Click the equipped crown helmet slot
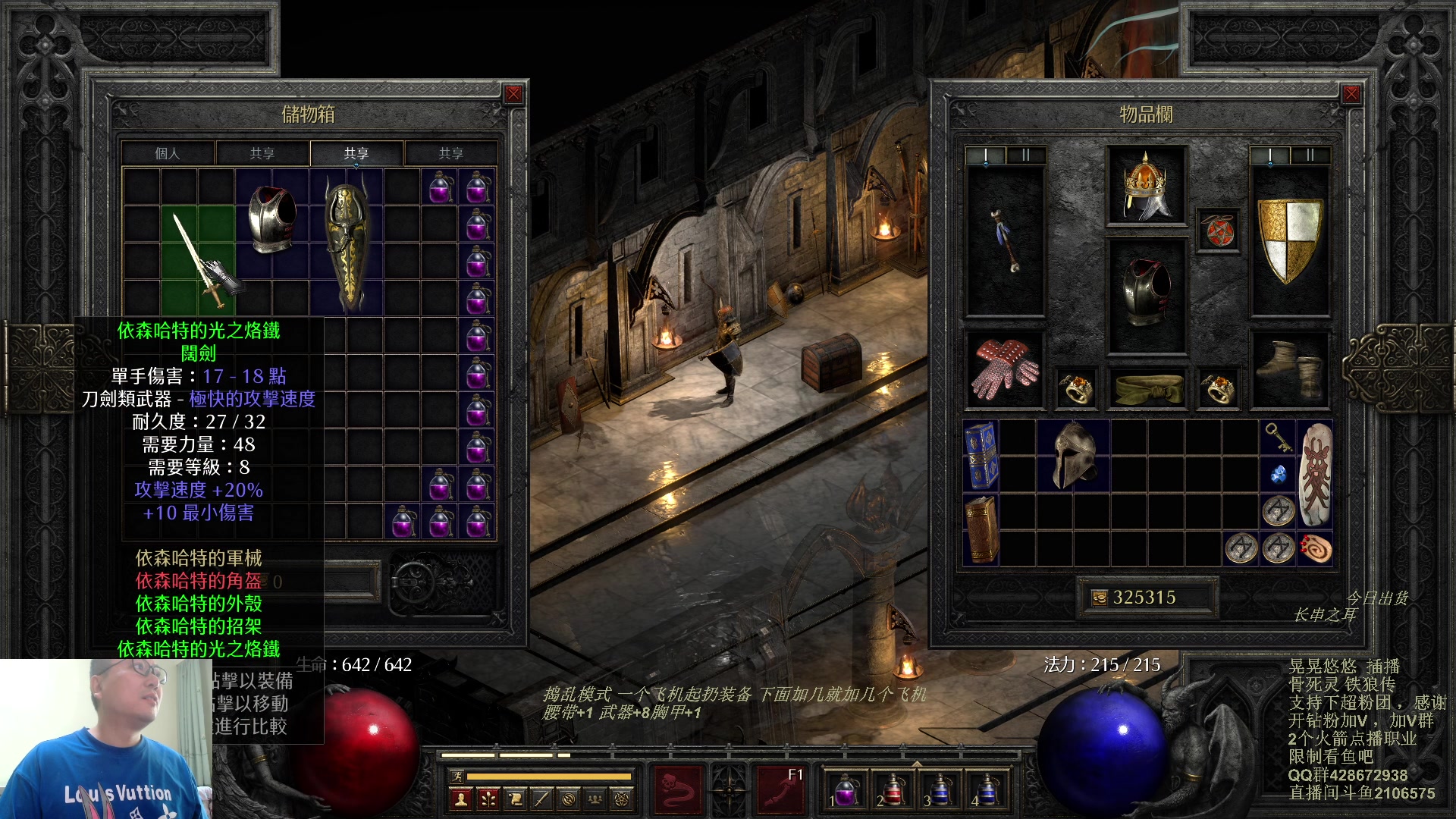This screenshot has width=1456, height=819. point(1145,186)
